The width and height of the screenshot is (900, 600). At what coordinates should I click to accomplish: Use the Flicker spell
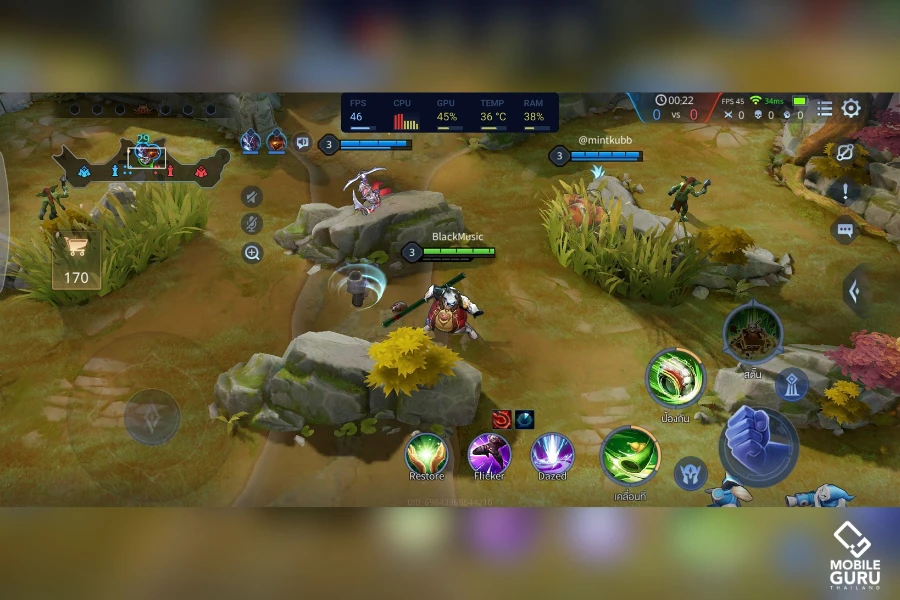click(x=489, y=454)
